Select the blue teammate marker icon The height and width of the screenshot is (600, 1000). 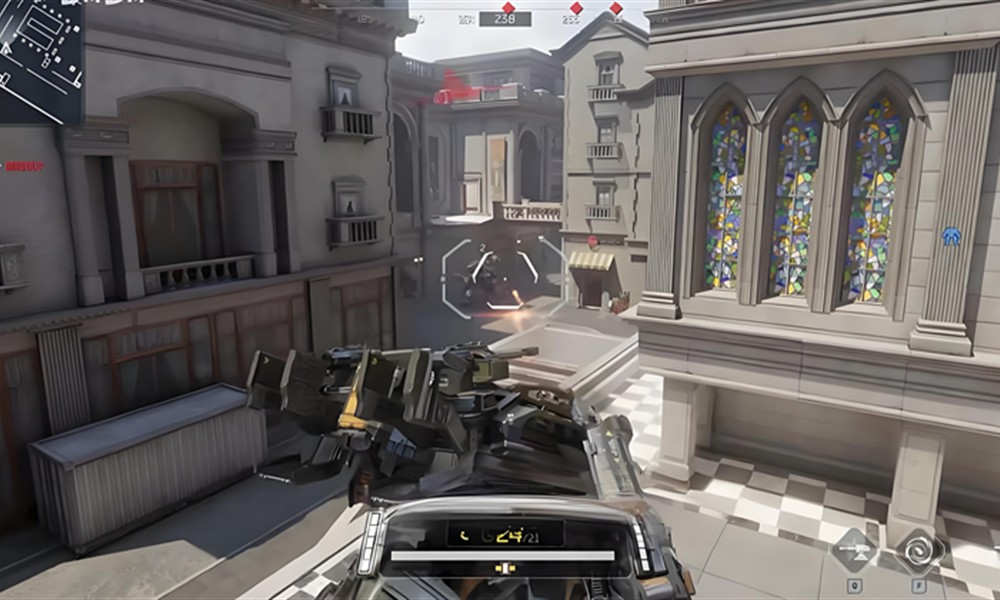(951, 237)
